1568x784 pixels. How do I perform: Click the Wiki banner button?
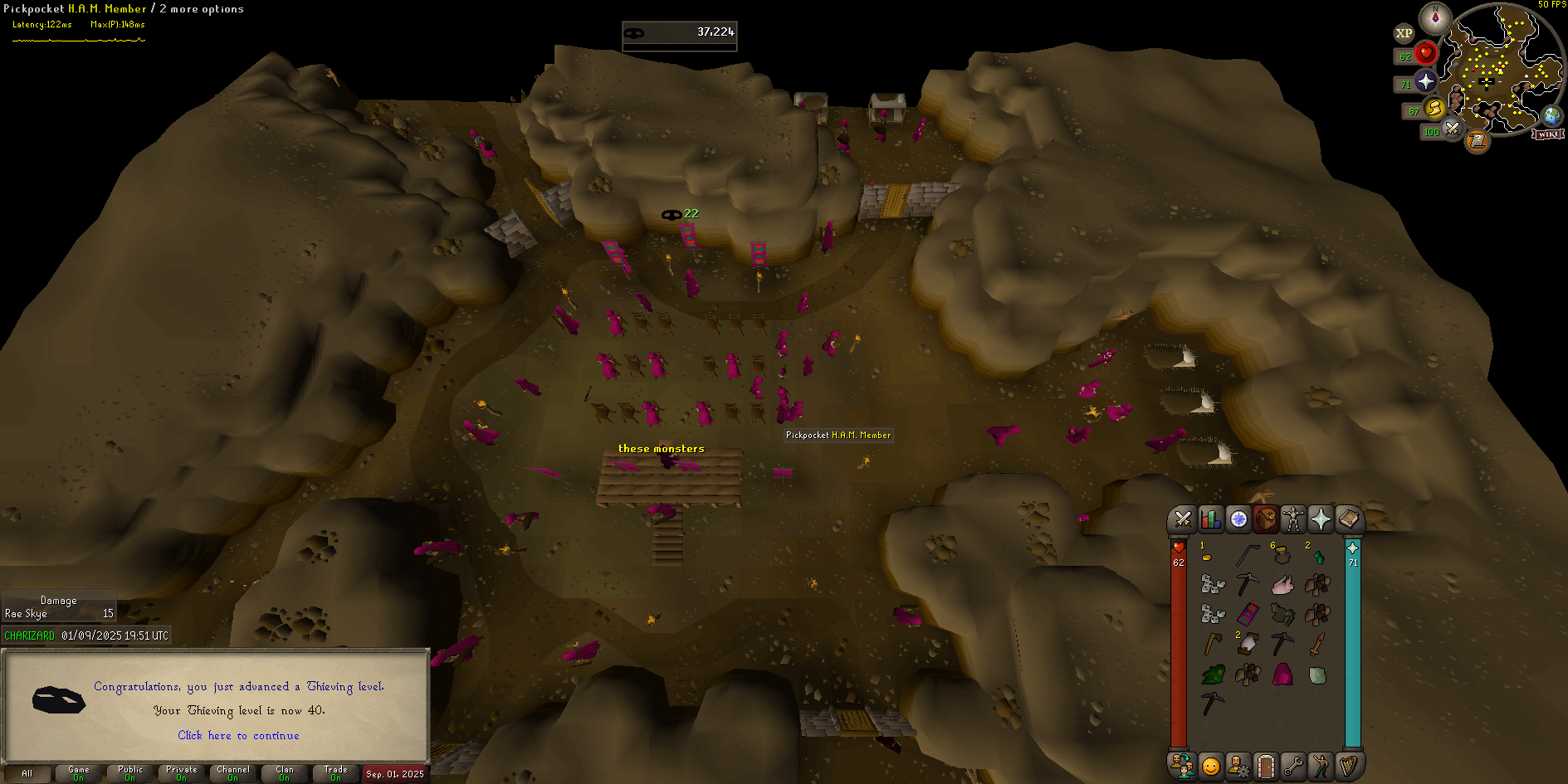pyautogui.click(x=1548, y=134)
